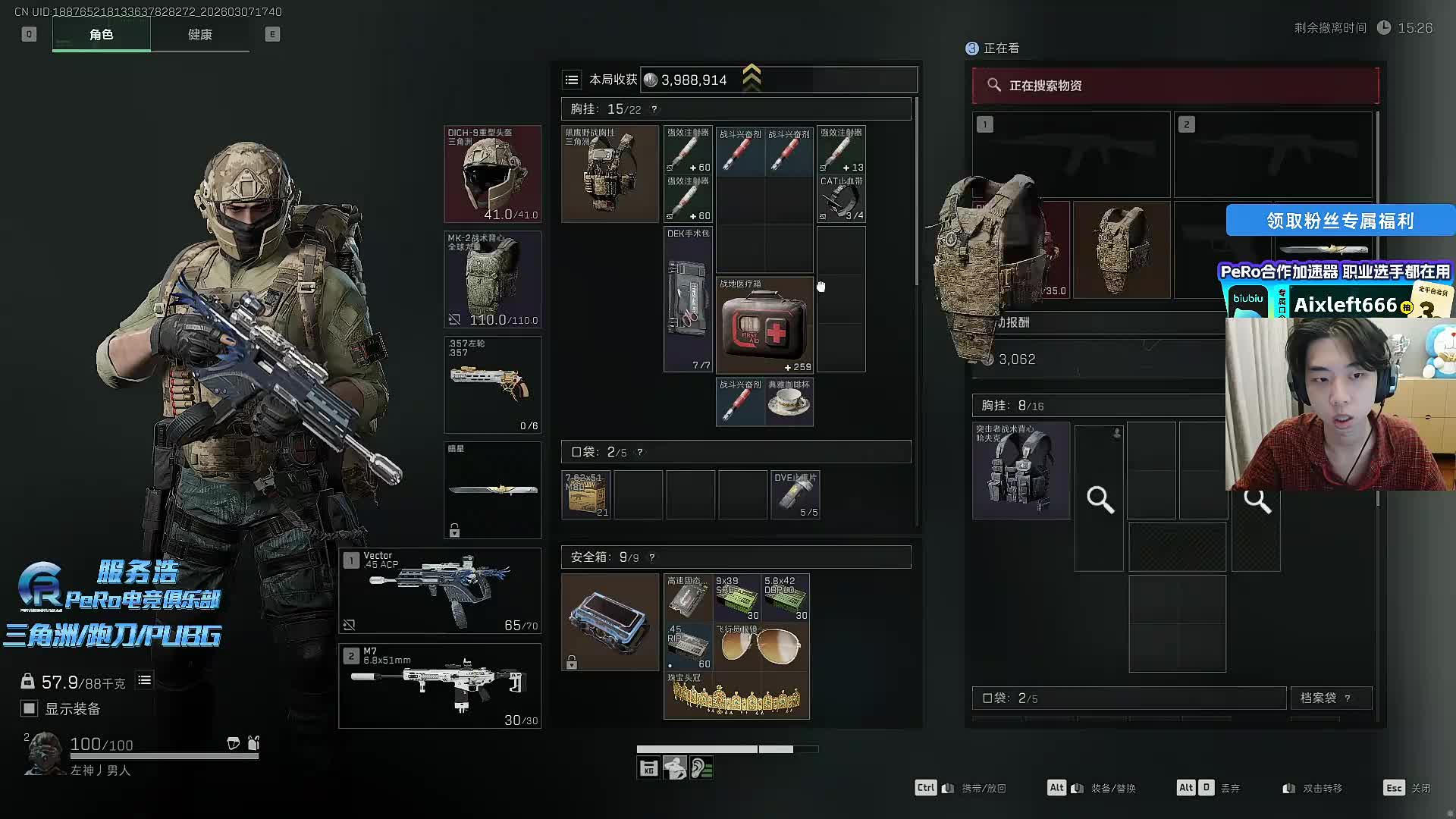Toggle the 显示装备 checkbox
Image resolution: width=1456 pixels, height=819 pixels.
[30, 708]
